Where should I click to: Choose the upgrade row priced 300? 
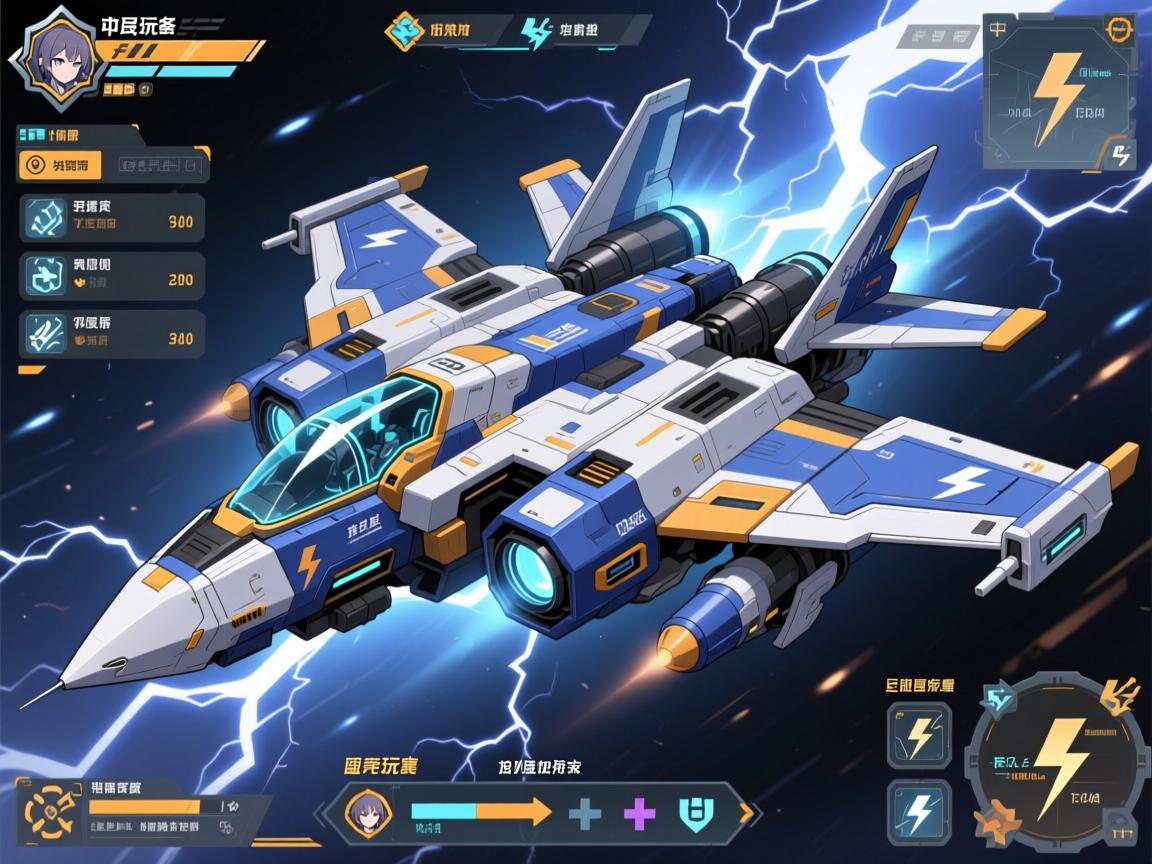pos(112,218)
